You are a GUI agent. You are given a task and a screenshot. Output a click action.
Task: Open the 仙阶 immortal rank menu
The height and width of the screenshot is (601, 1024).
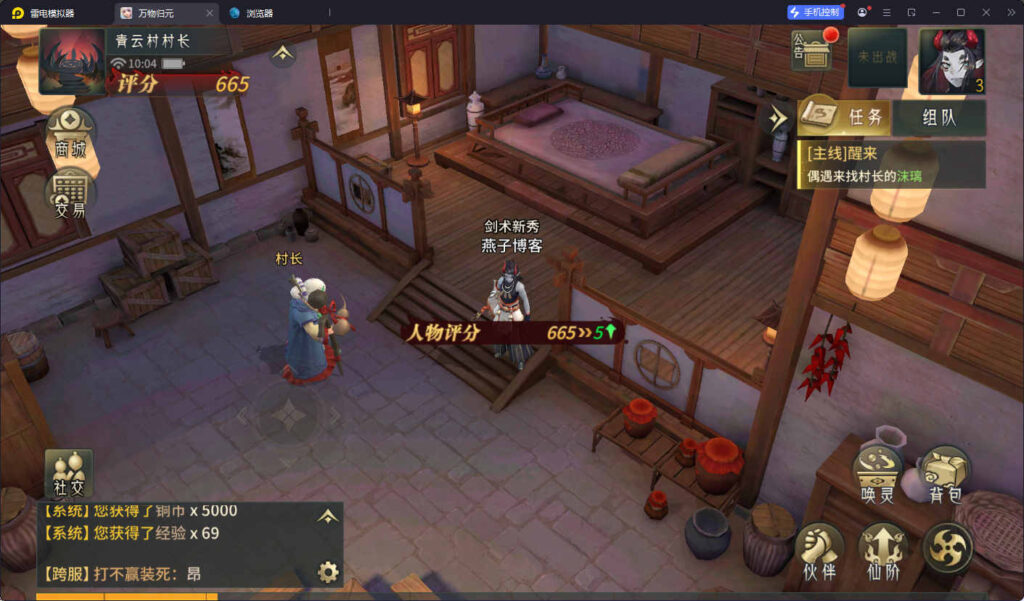pyautogui.click(x=883, y=551)
